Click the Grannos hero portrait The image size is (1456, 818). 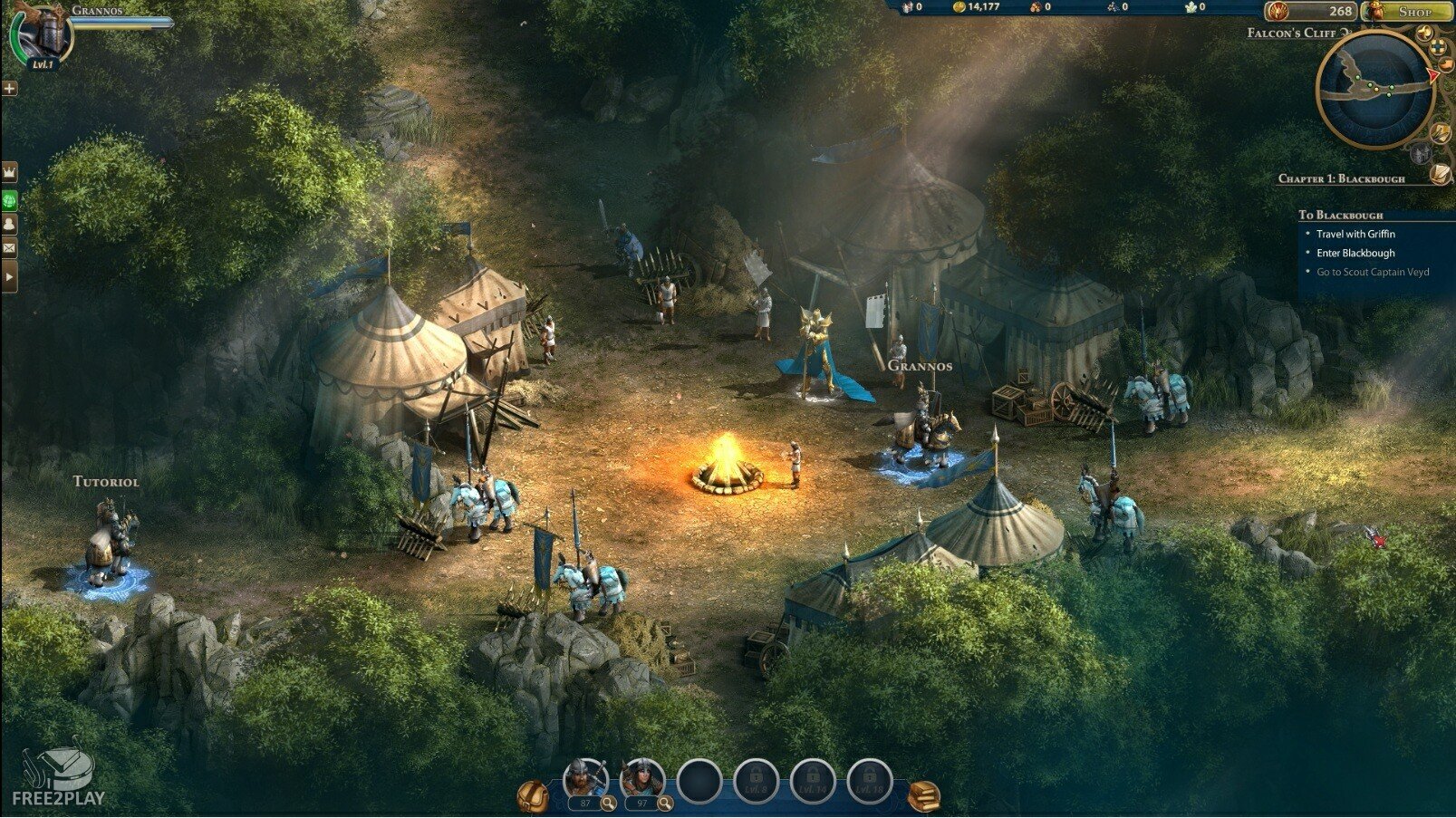[x=42, y=36]
